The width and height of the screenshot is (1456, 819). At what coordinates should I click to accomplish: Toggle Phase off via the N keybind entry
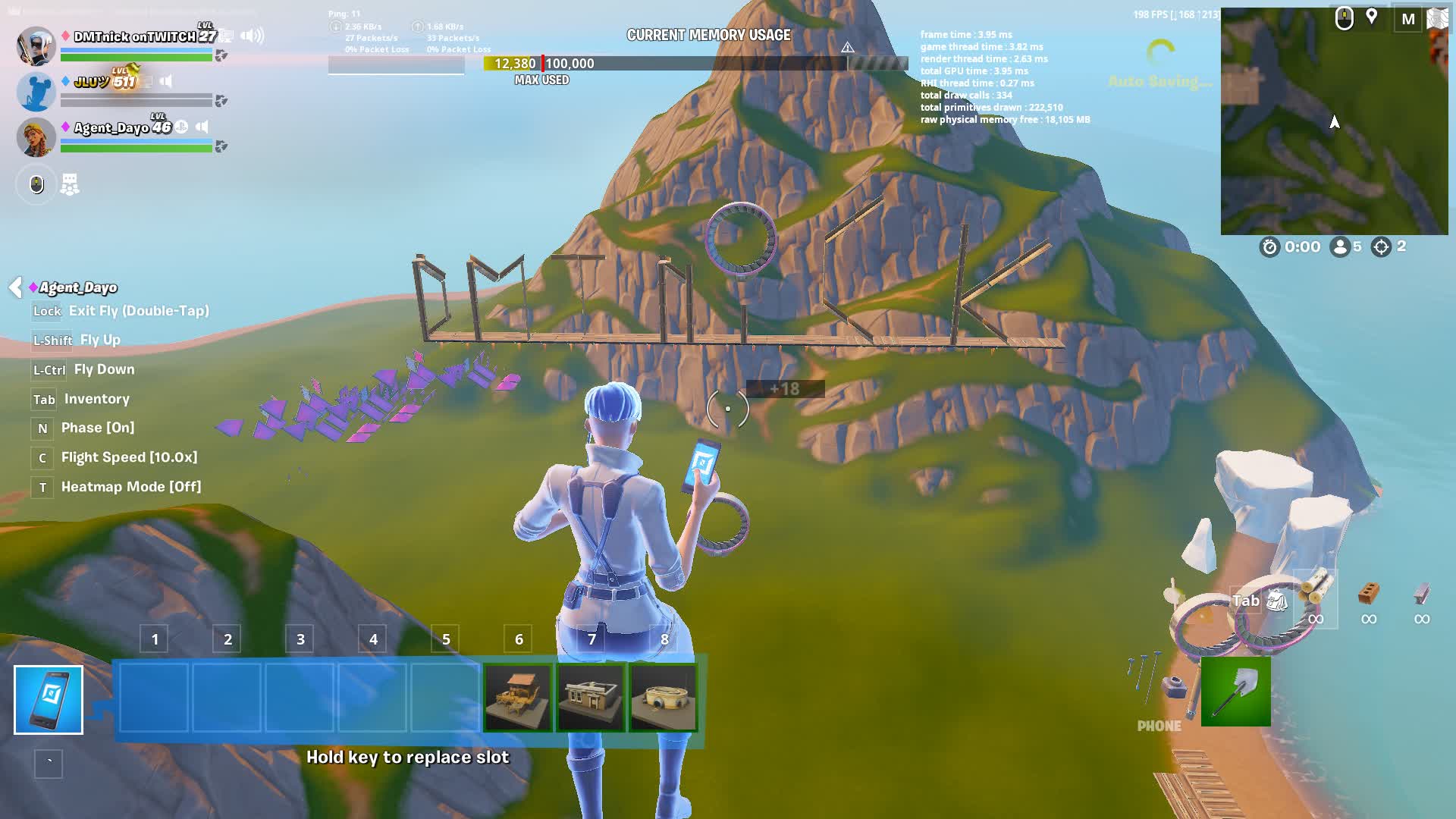(x=96, y=428)
